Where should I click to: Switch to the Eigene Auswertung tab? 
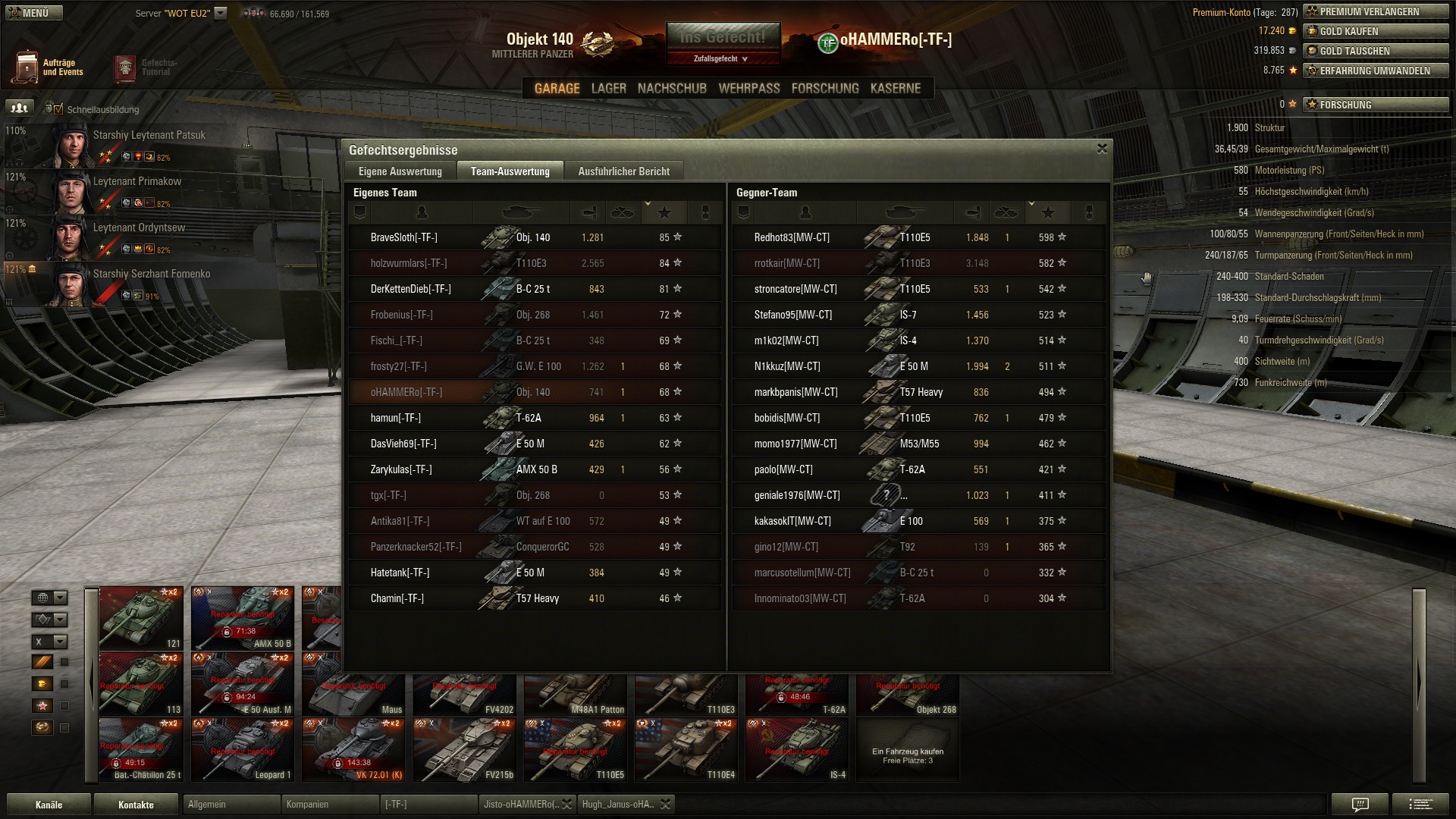[x=400, y=171]
